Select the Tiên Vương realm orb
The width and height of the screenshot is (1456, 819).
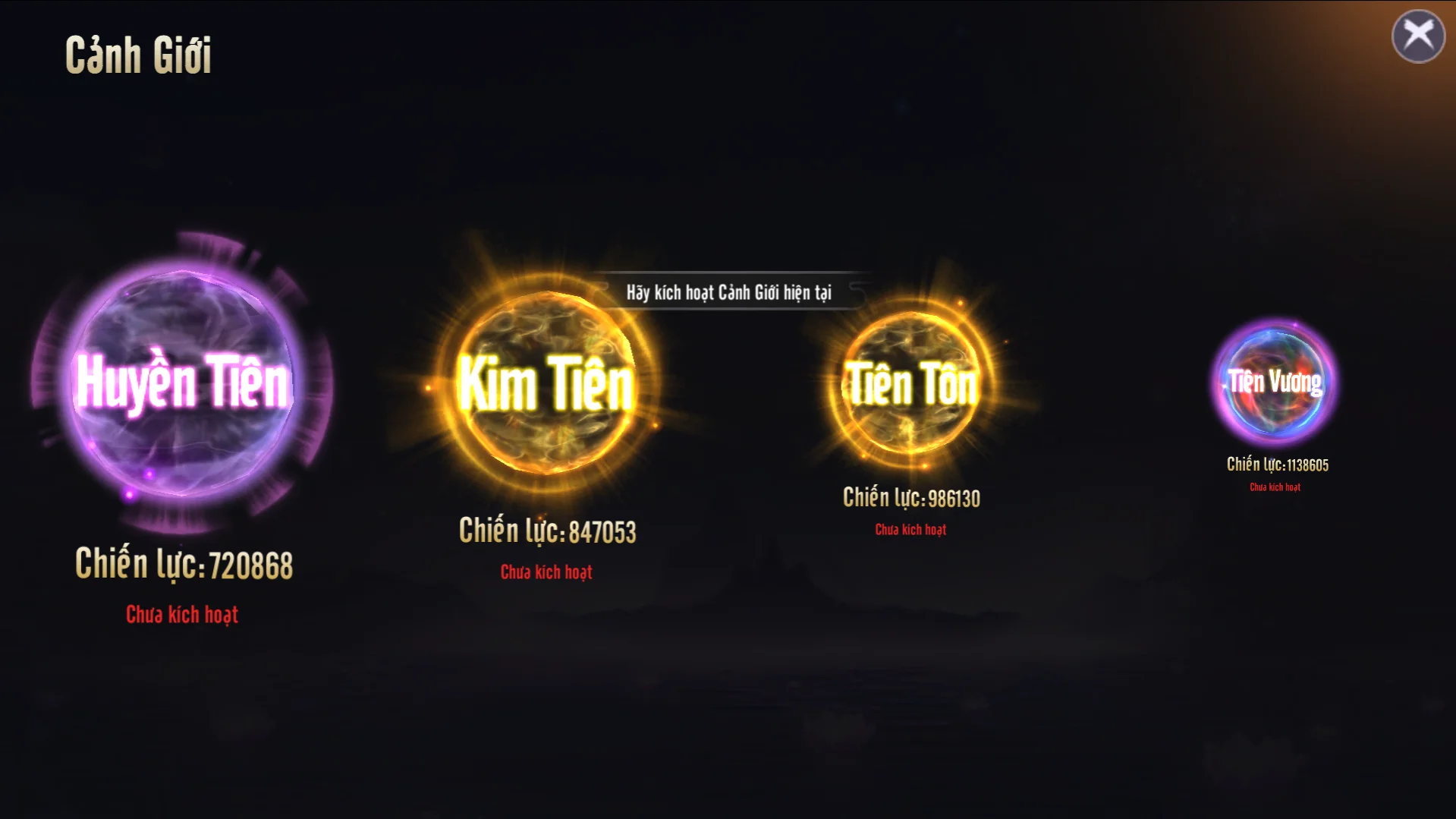pos(1275,382)
